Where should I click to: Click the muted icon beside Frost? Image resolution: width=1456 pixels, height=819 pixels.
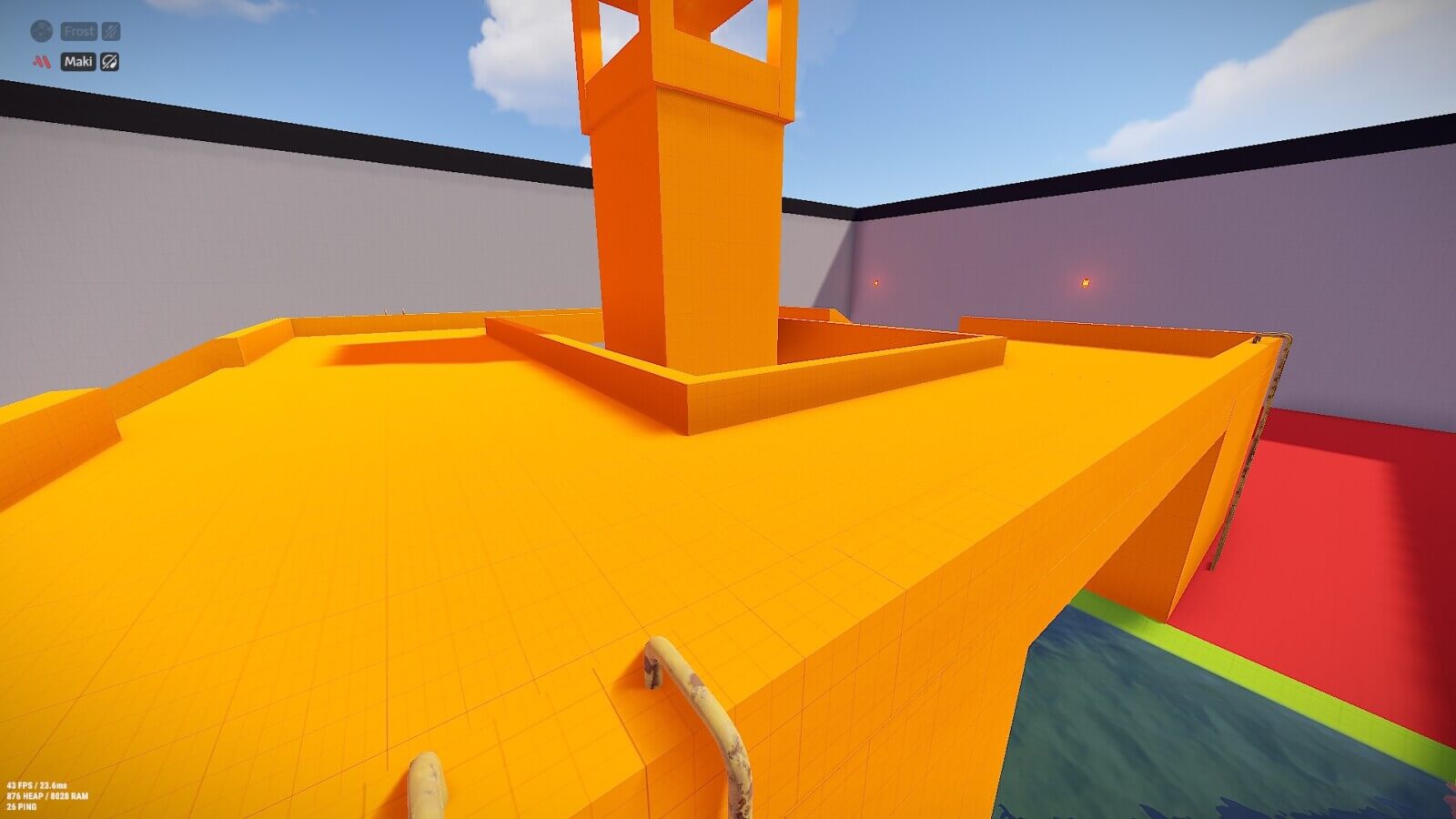point(108,30)
